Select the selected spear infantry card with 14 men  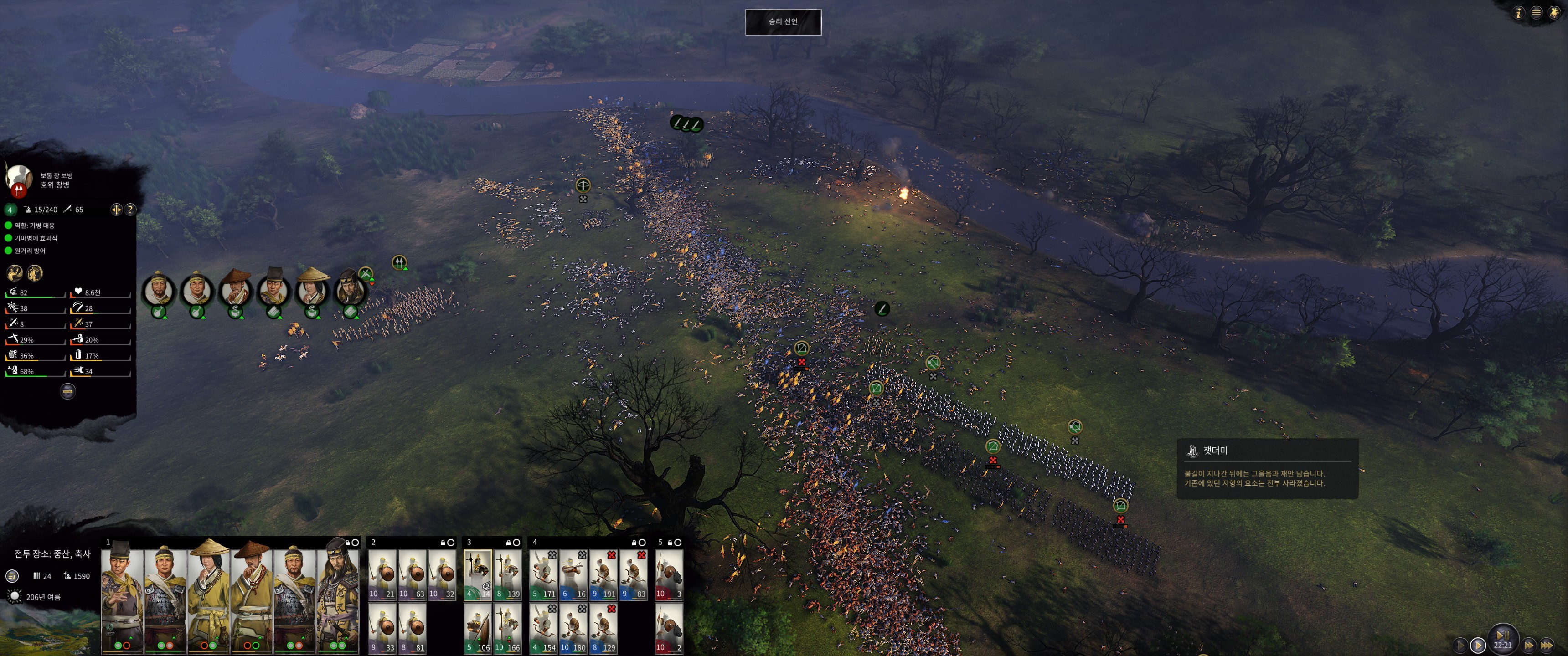[477, 575]
